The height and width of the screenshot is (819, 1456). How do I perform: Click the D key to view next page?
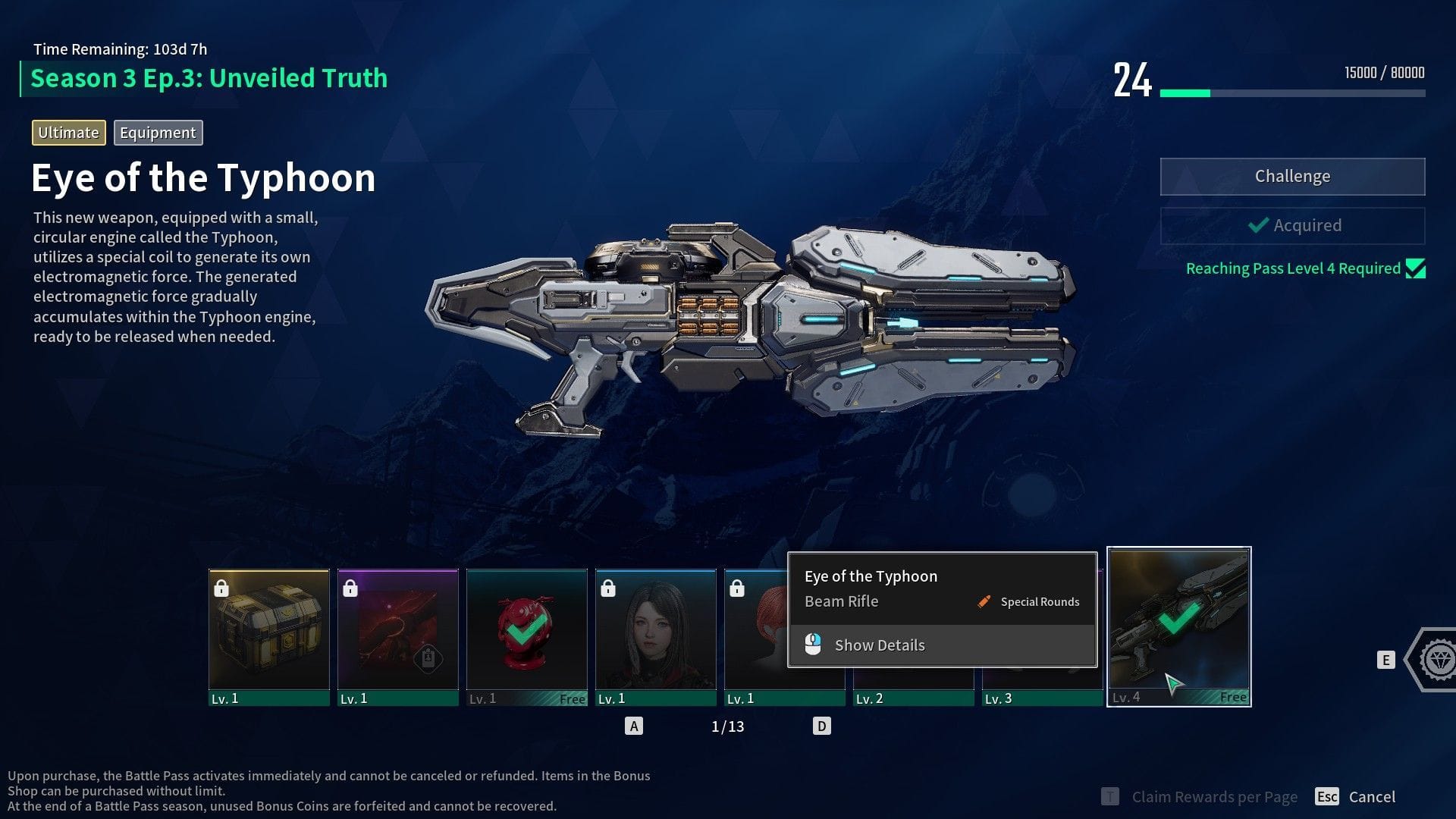coord(821,725)
